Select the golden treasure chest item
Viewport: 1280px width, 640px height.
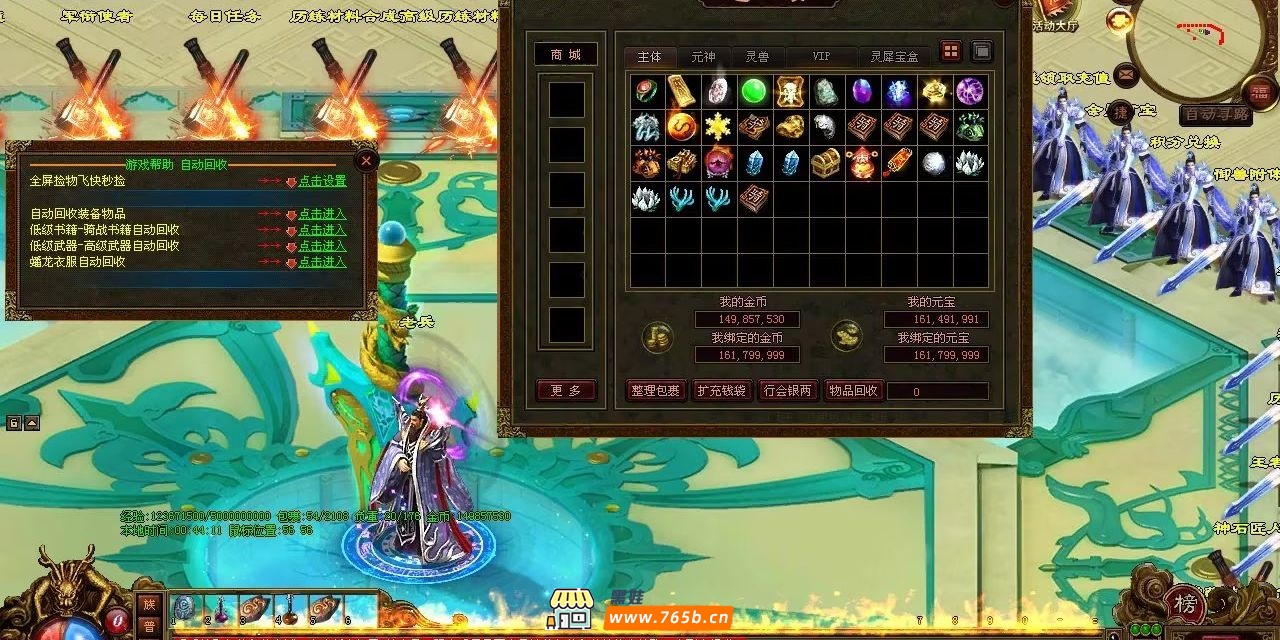(x=825, y=163)
